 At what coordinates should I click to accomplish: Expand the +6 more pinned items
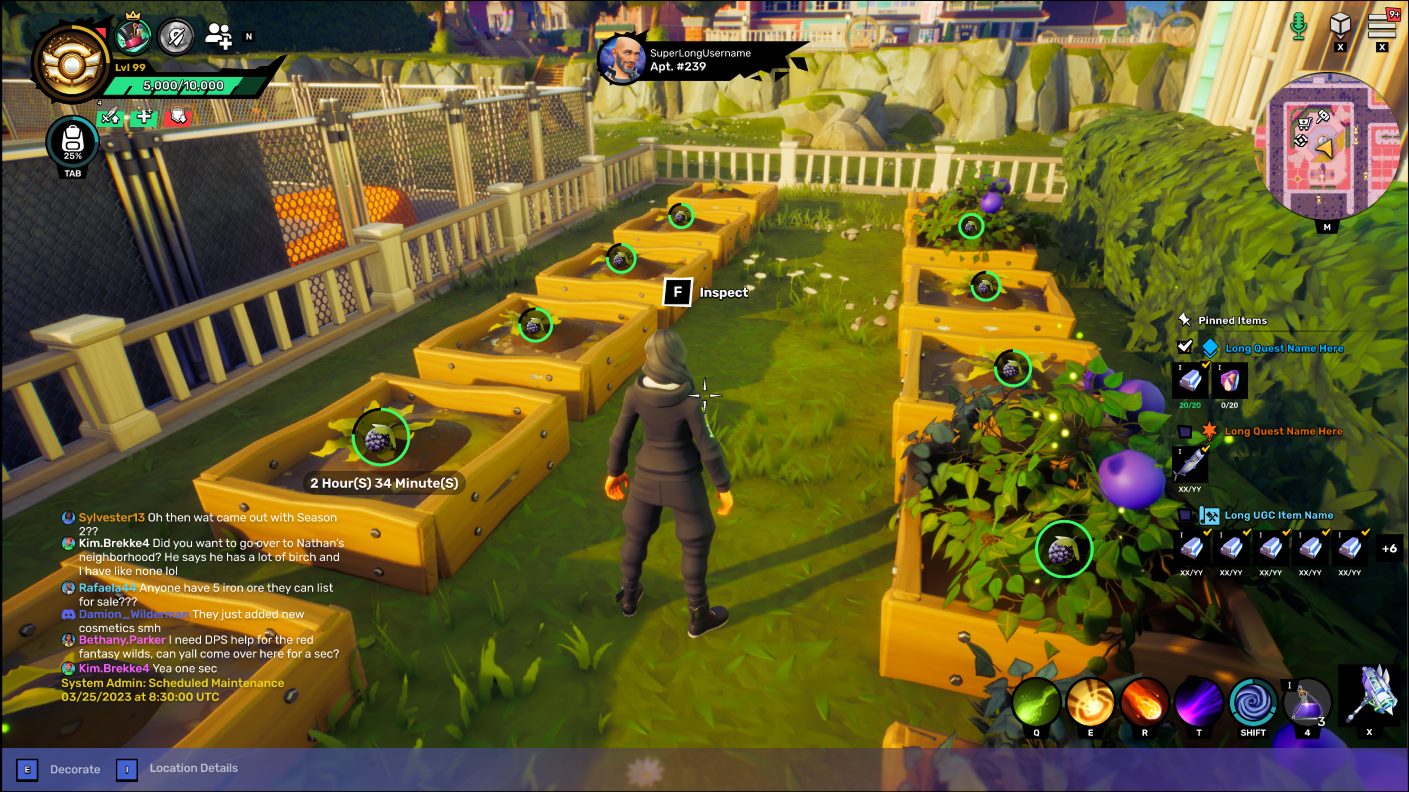coord(1388,548)
